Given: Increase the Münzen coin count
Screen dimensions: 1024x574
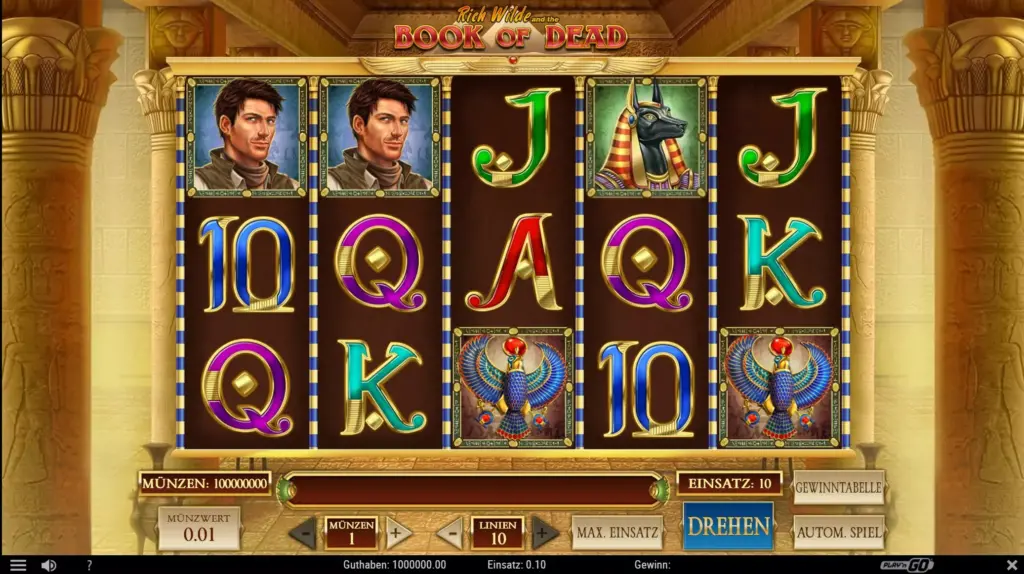Looking at the screenshot, I should 397,532.
